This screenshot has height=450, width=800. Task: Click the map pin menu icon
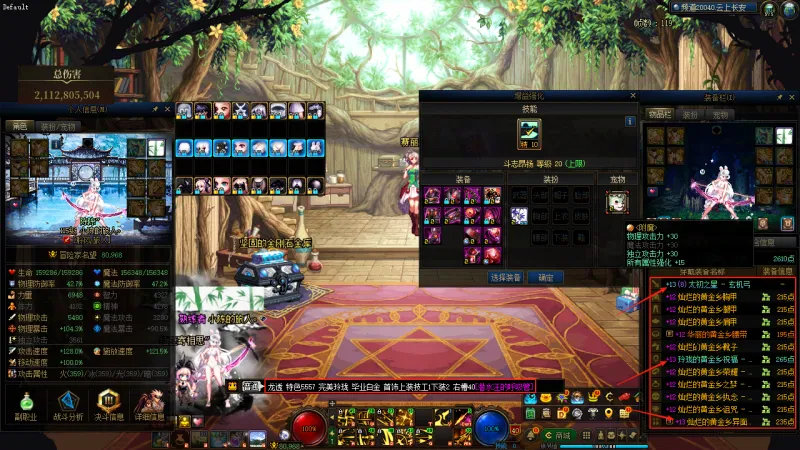pos(610,414)
